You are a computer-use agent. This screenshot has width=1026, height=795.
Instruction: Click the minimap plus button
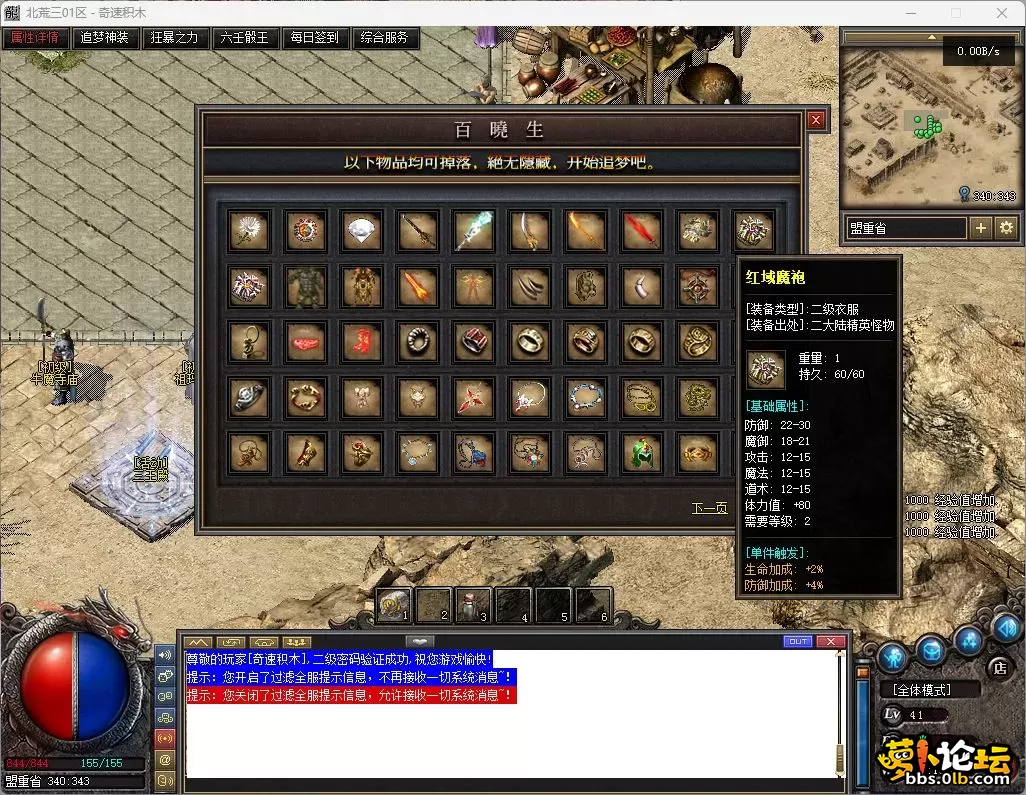coord(981,228)
